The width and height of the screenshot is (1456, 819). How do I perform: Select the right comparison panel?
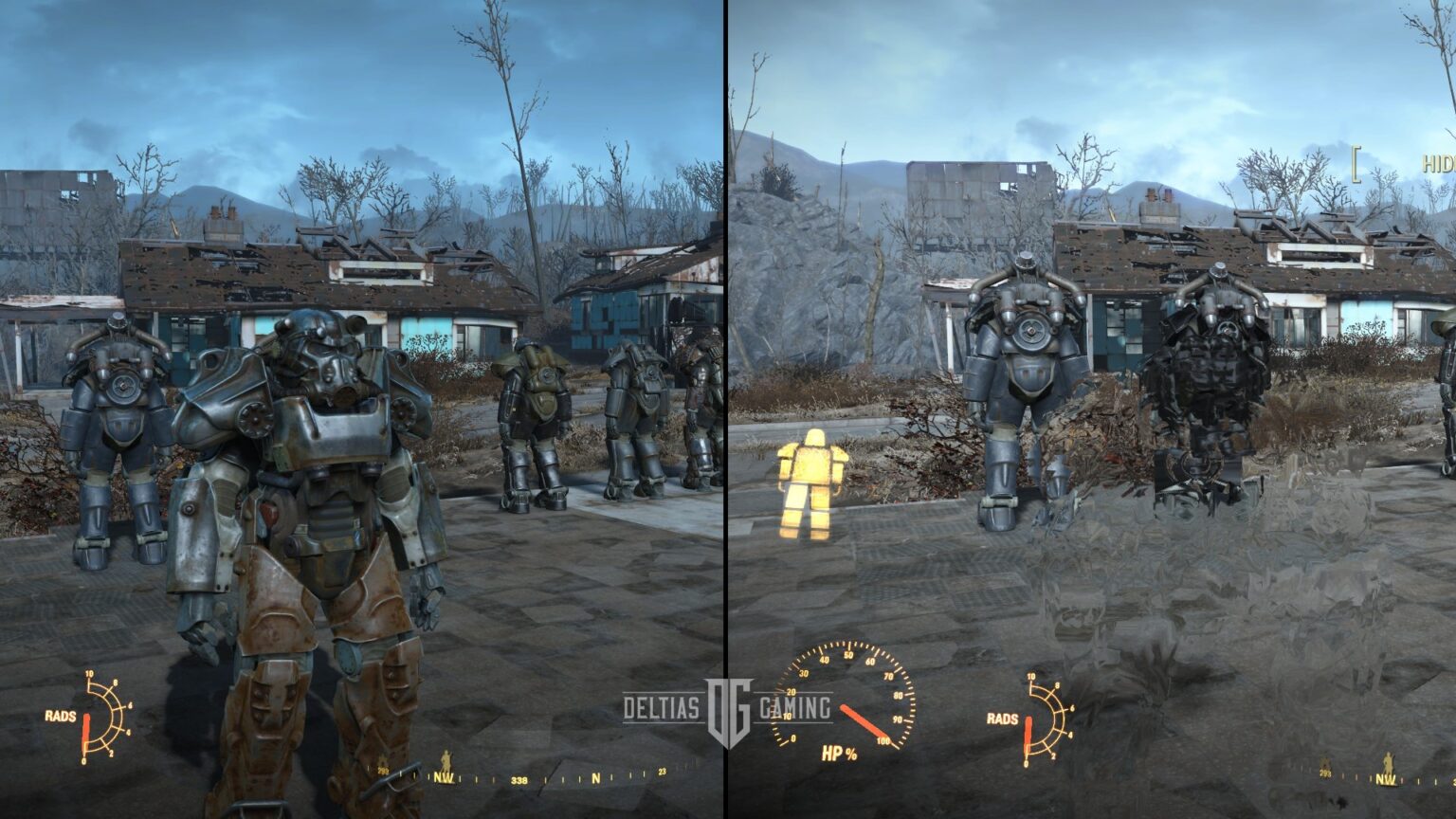(1090, 408)
